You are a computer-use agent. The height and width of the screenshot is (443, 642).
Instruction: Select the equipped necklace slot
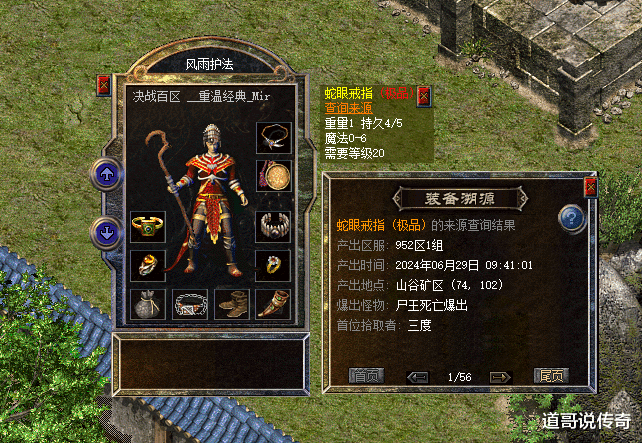272,136
